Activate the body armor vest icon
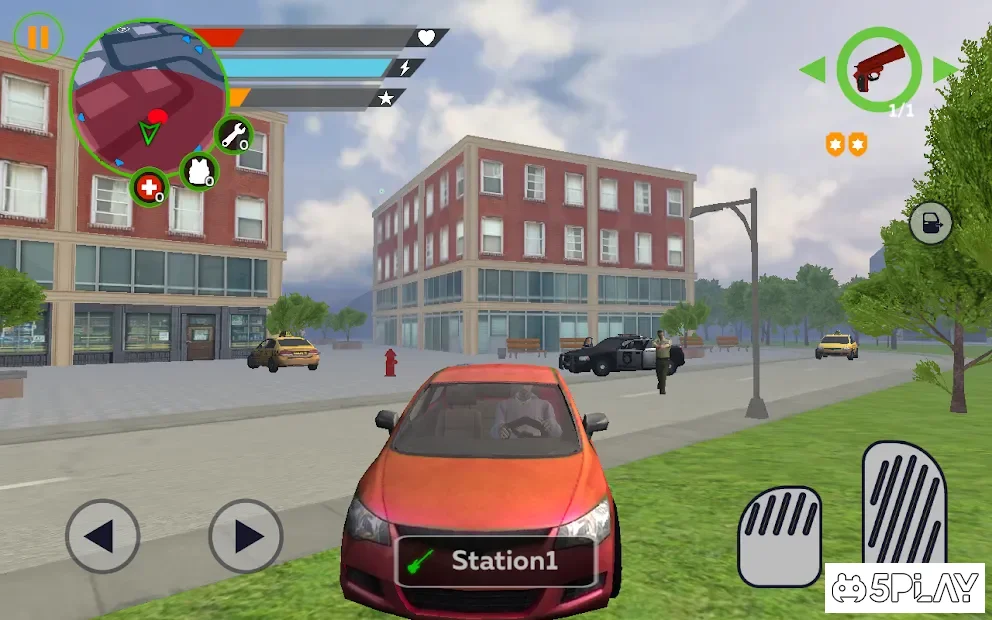992x620 pixels. coord(198,169)
